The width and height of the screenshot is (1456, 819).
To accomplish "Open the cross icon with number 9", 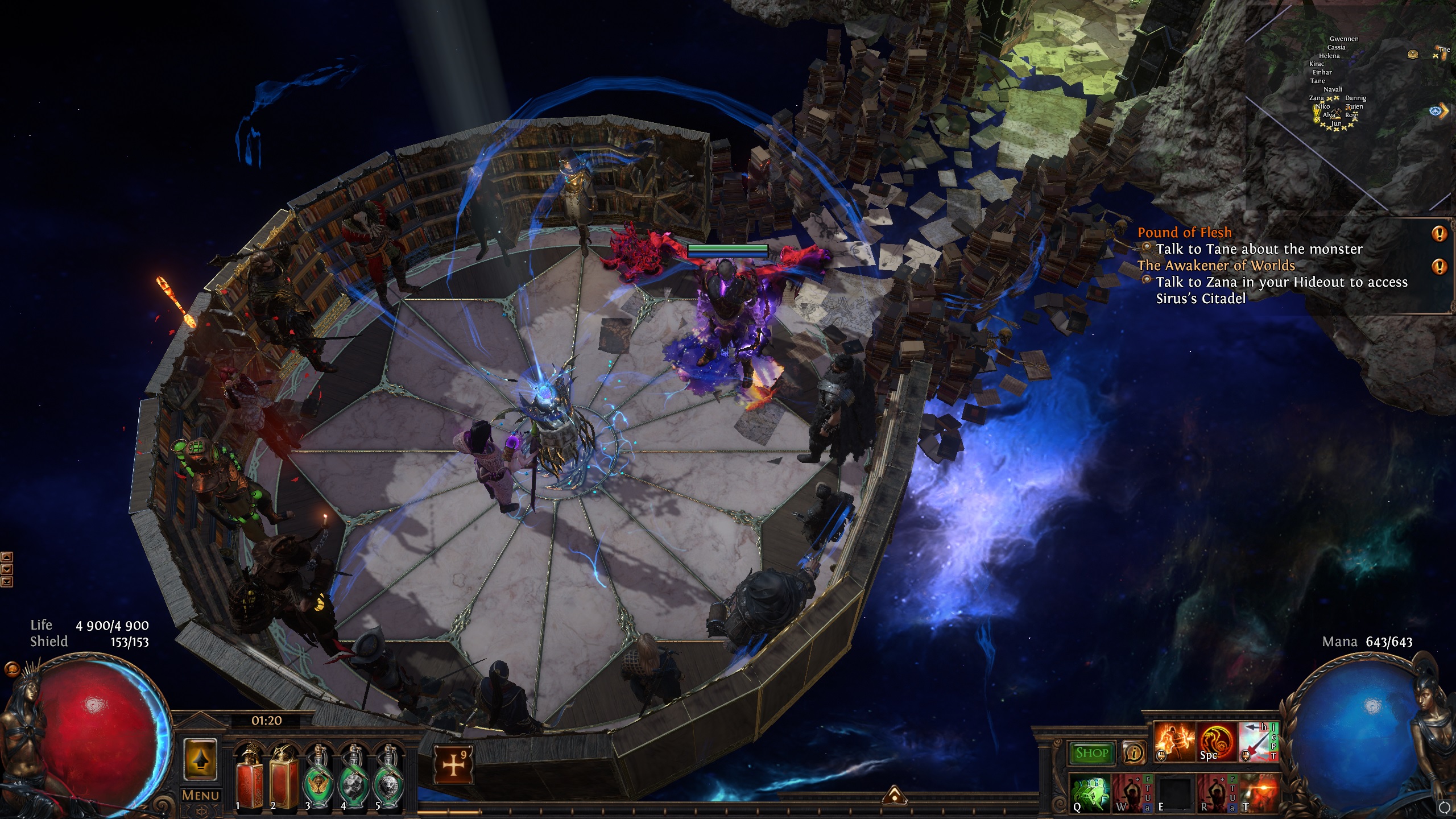I will click(x=453, y=764).
